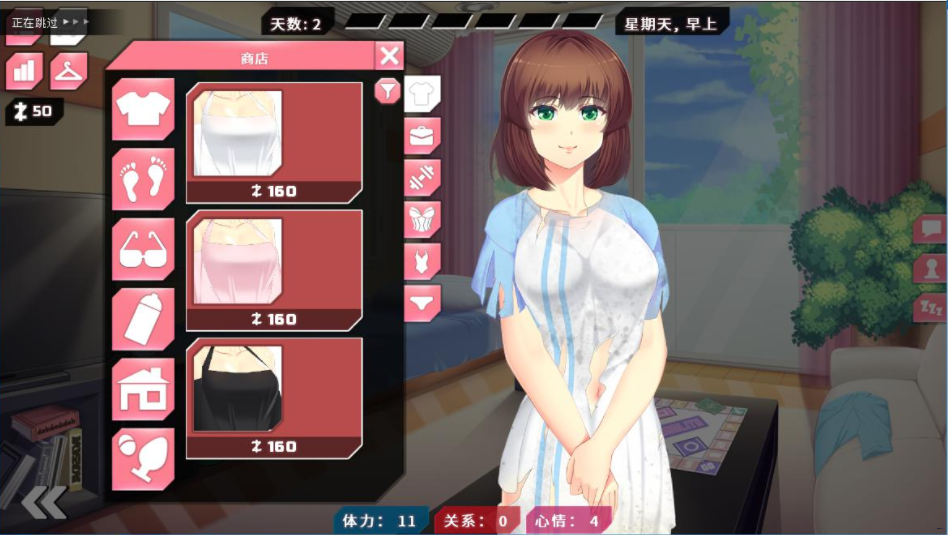Toggle the funnel filter button
This screenshot has width=948, height=535.
[387, 91]
